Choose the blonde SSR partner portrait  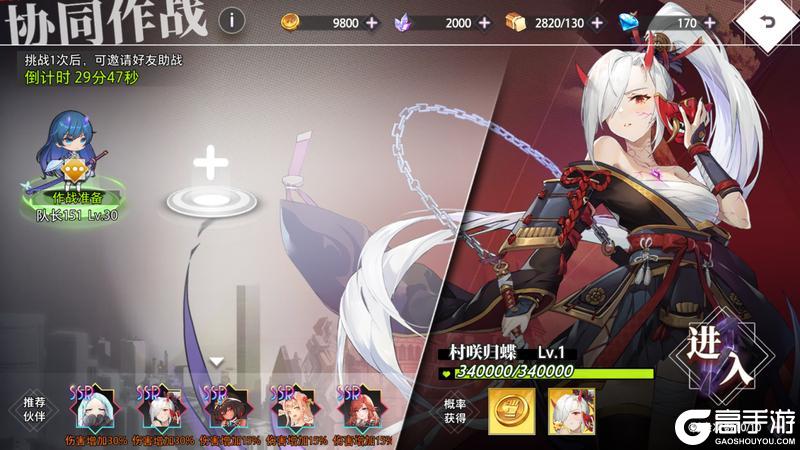293,409
